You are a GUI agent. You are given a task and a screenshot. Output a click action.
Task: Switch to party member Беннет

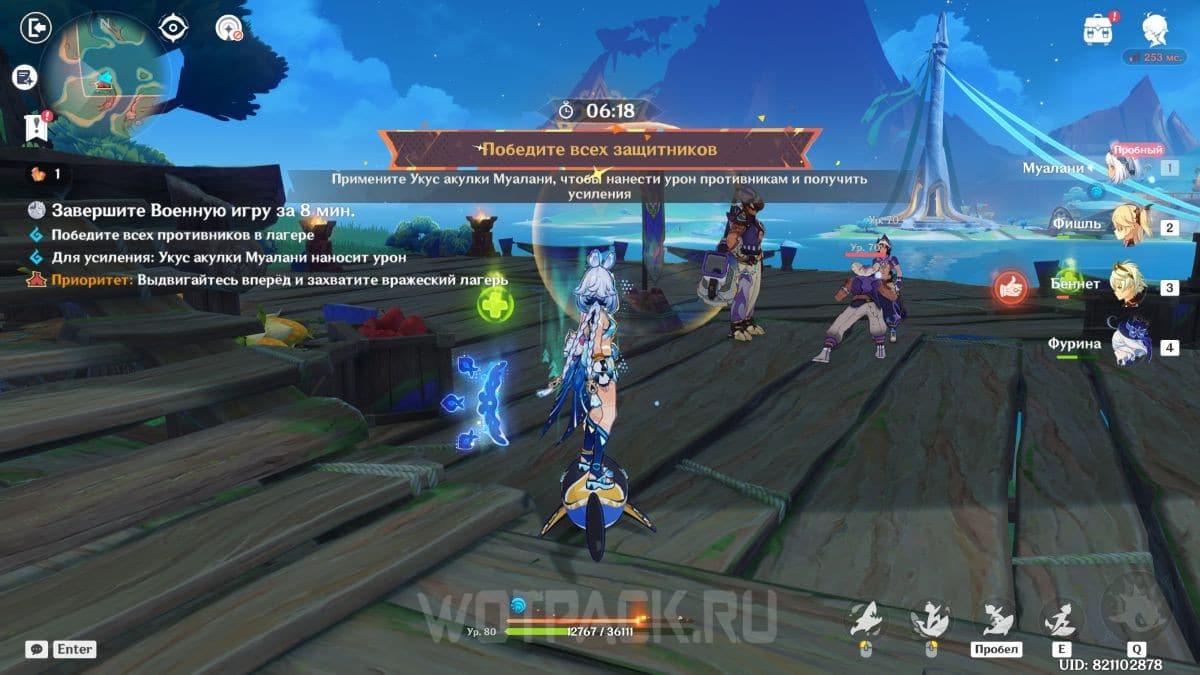pos(1131,285)
